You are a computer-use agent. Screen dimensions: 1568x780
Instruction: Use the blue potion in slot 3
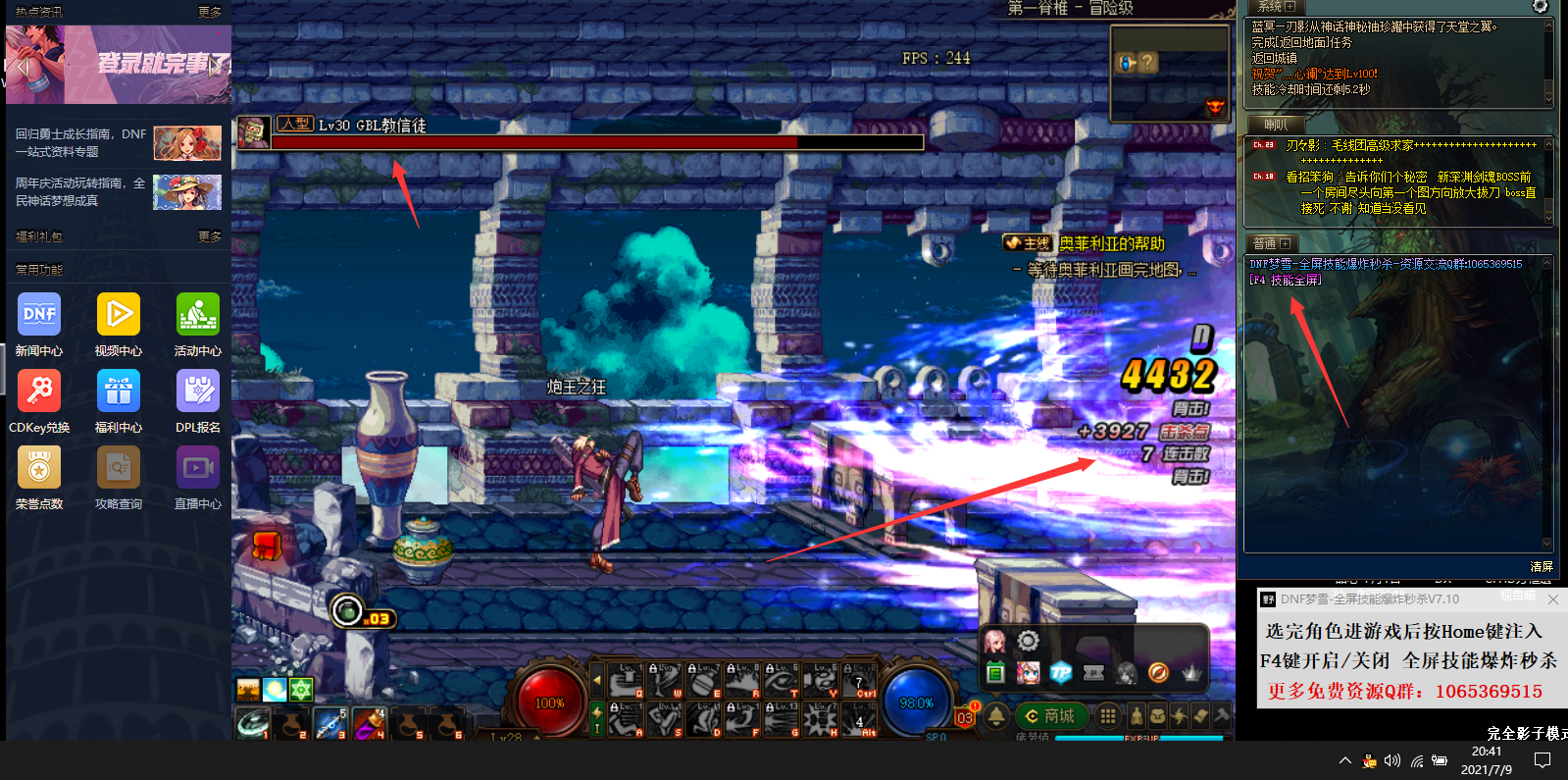point(329,724)
